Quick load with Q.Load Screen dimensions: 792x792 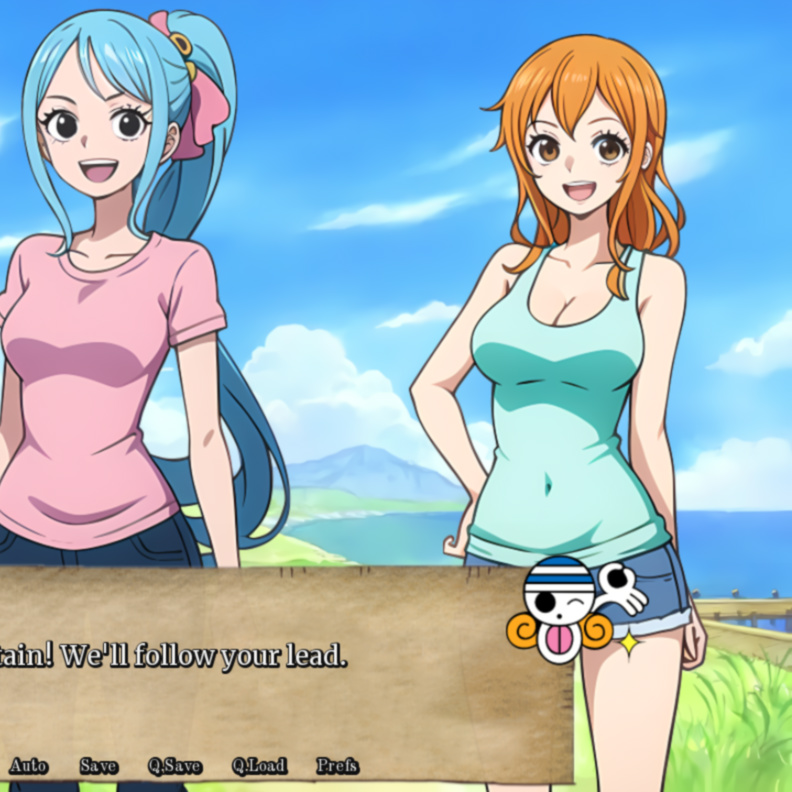tap(259, 766)
